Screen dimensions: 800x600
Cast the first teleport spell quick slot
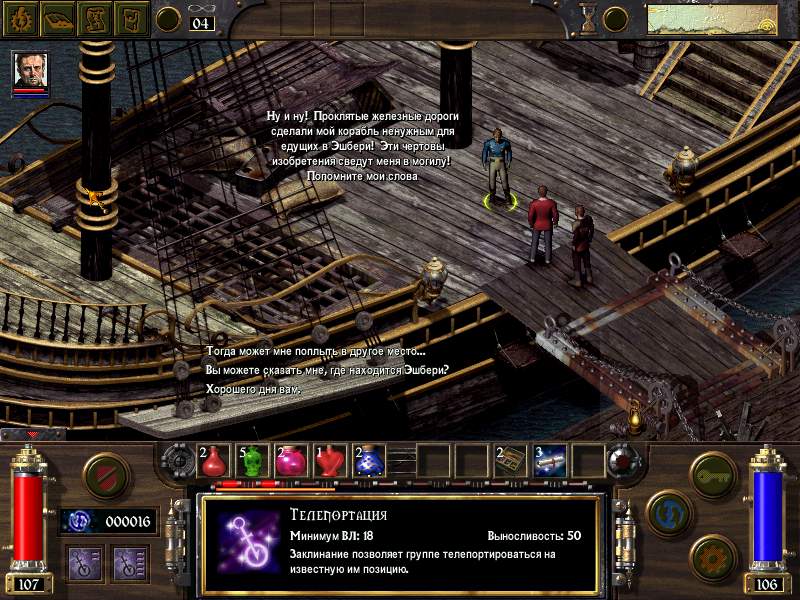81,561
